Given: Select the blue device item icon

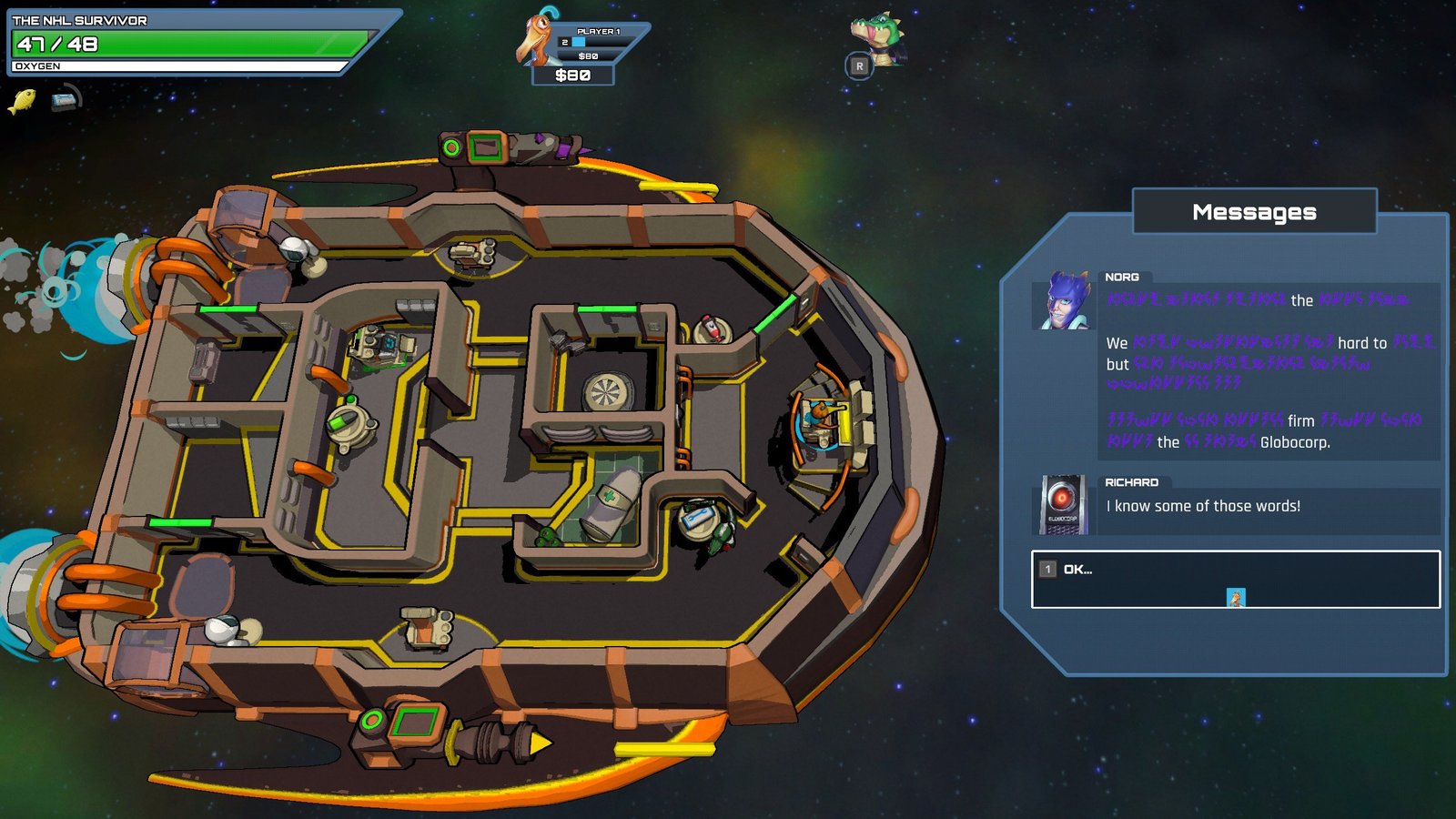Looking at the screenshot, I should coord(66,99).
